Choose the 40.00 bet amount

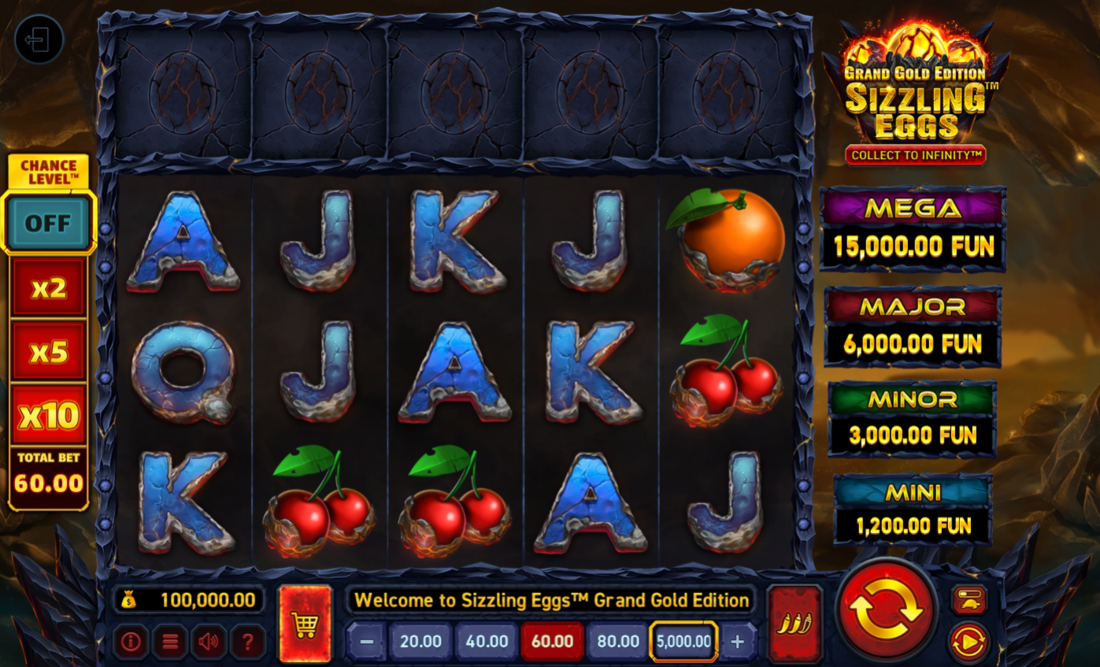[x=486, y=641]
